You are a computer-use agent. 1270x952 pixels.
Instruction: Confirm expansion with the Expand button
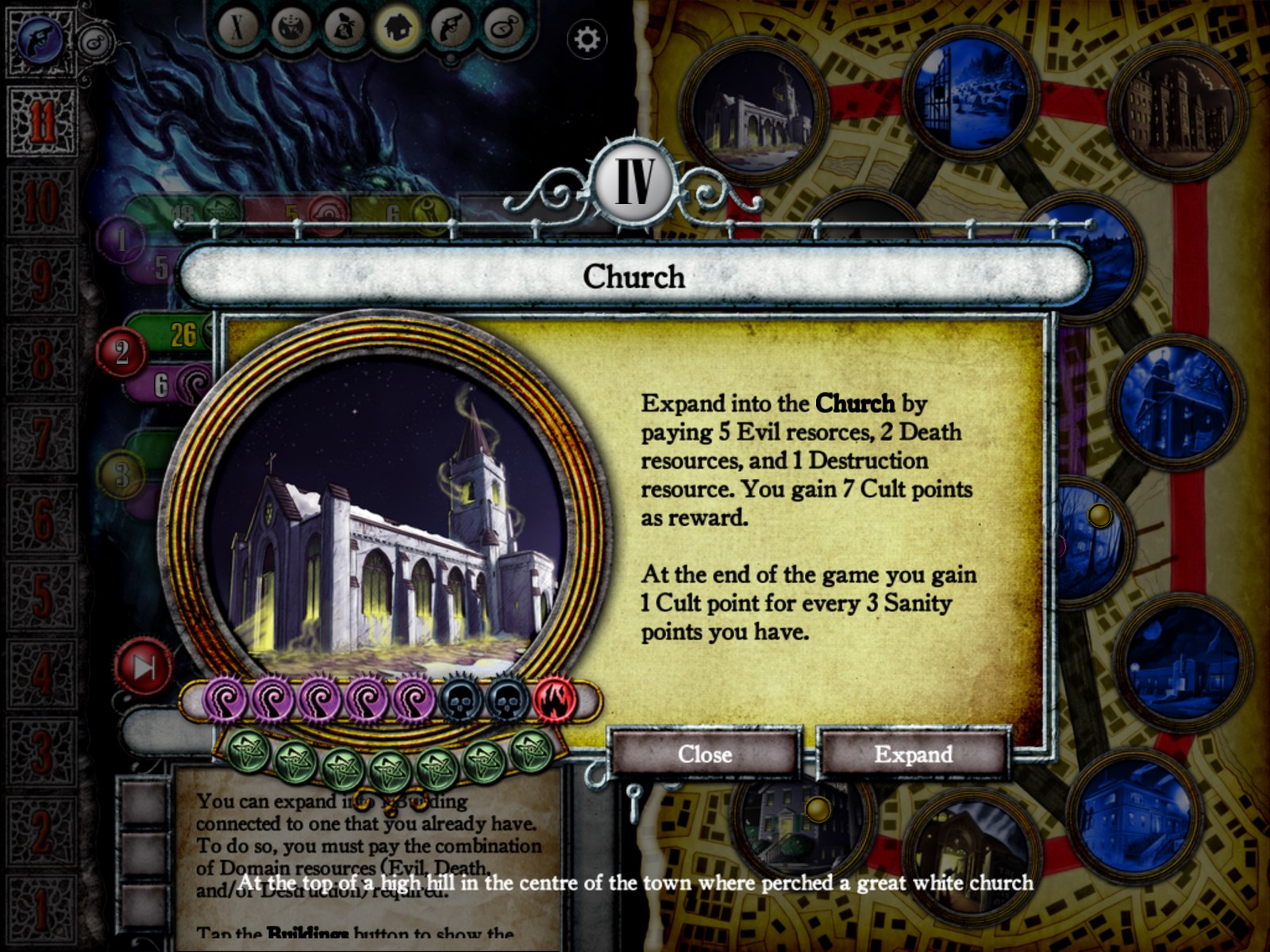tap(913, 754)
